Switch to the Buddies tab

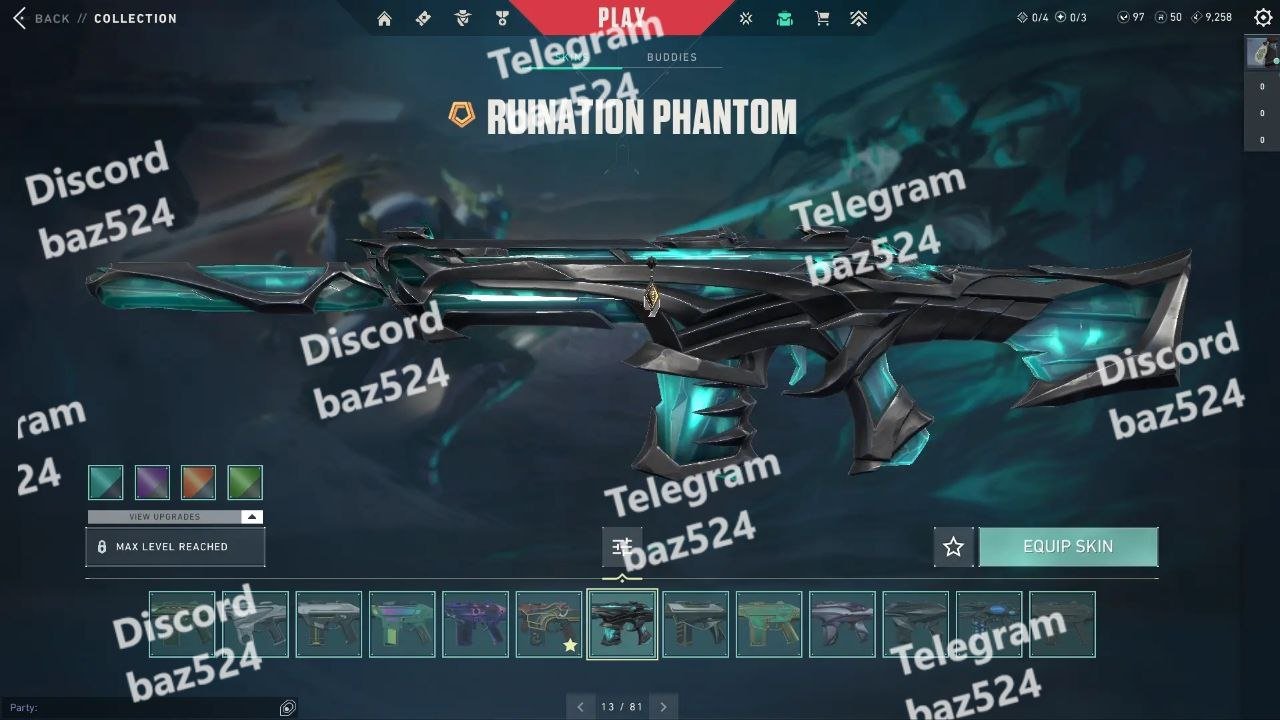[672, 57]
